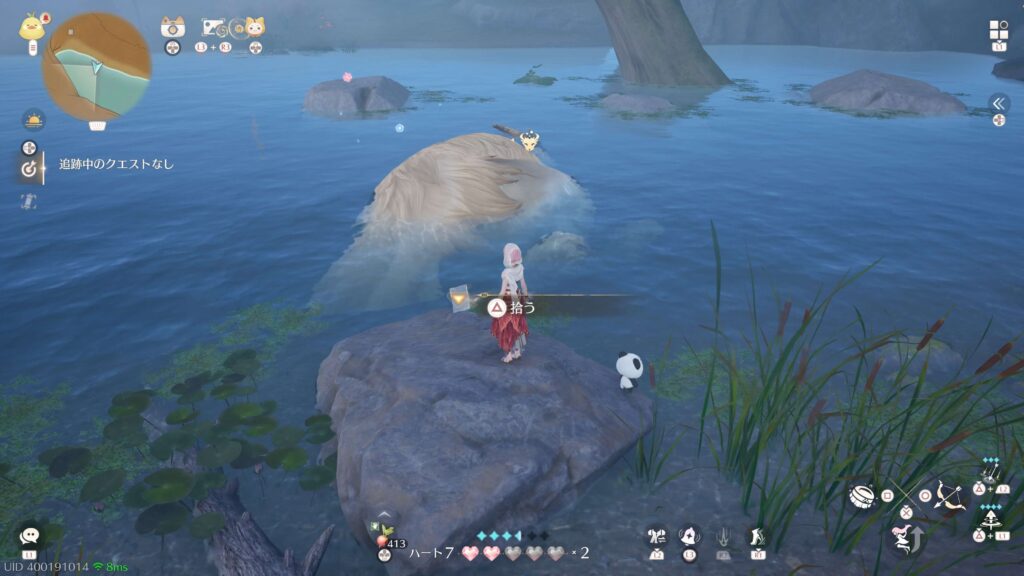Select the orange-haired cat face icon
1024x576 pixels.
(255, 28)
